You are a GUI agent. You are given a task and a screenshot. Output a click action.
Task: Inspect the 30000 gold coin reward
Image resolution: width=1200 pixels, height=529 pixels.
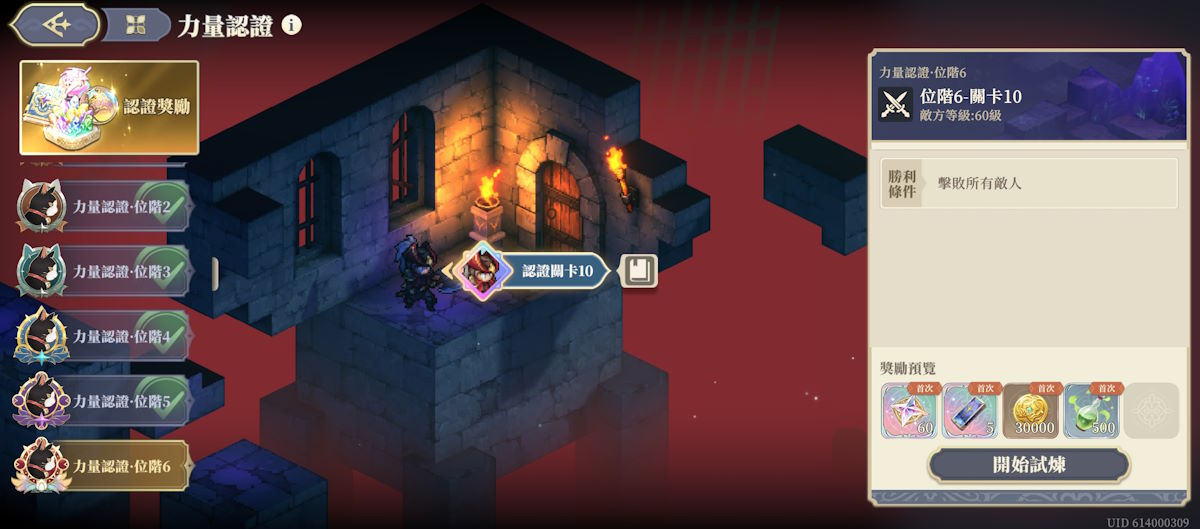tap(1031, 411)
